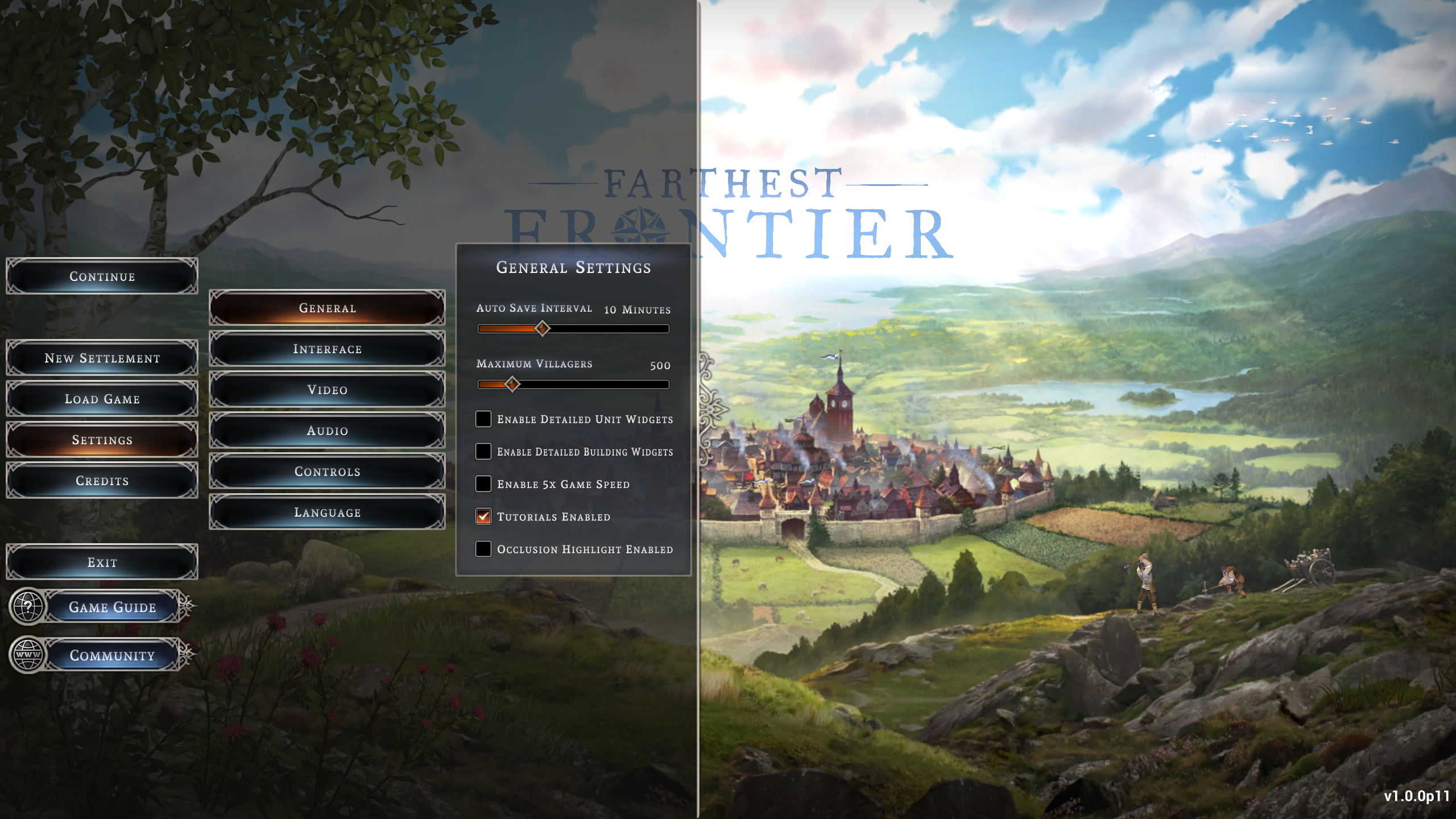
Task: Start a New Settlement
Action: point(102,358)
